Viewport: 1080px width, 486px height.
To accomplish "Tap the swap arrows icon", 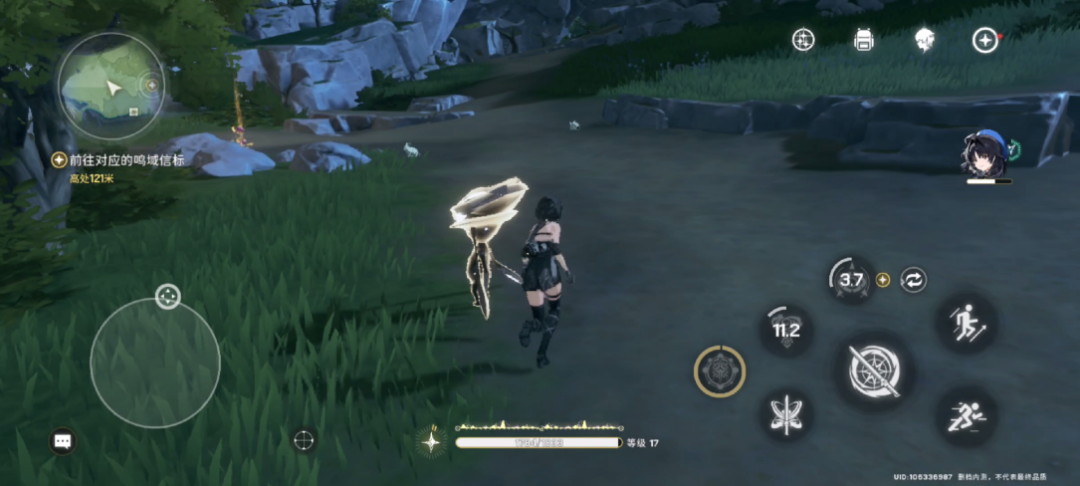I will (913, 280).
